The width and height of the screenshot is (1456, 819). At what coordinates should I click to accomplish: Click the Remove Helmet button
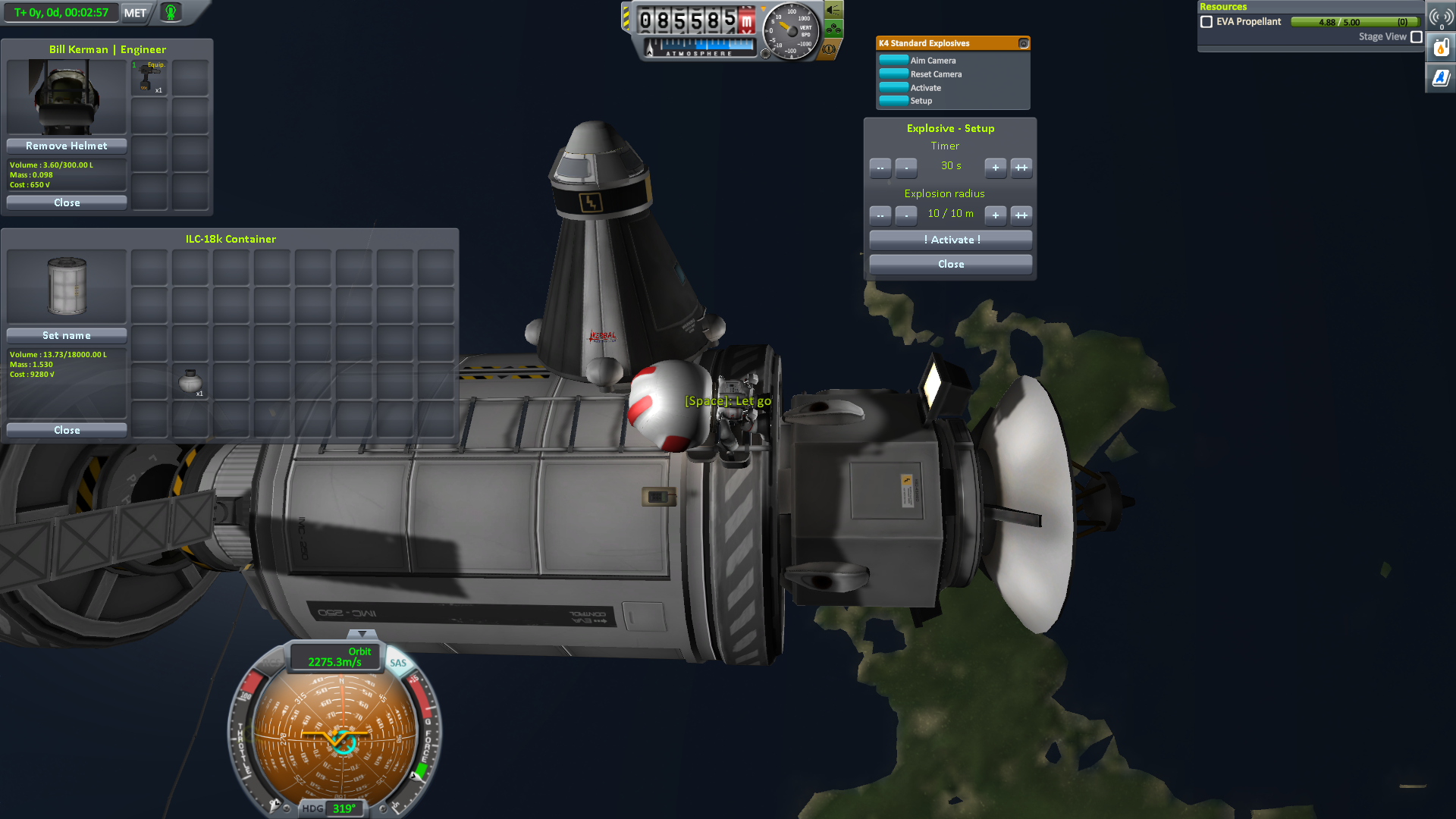coord(67,146)
